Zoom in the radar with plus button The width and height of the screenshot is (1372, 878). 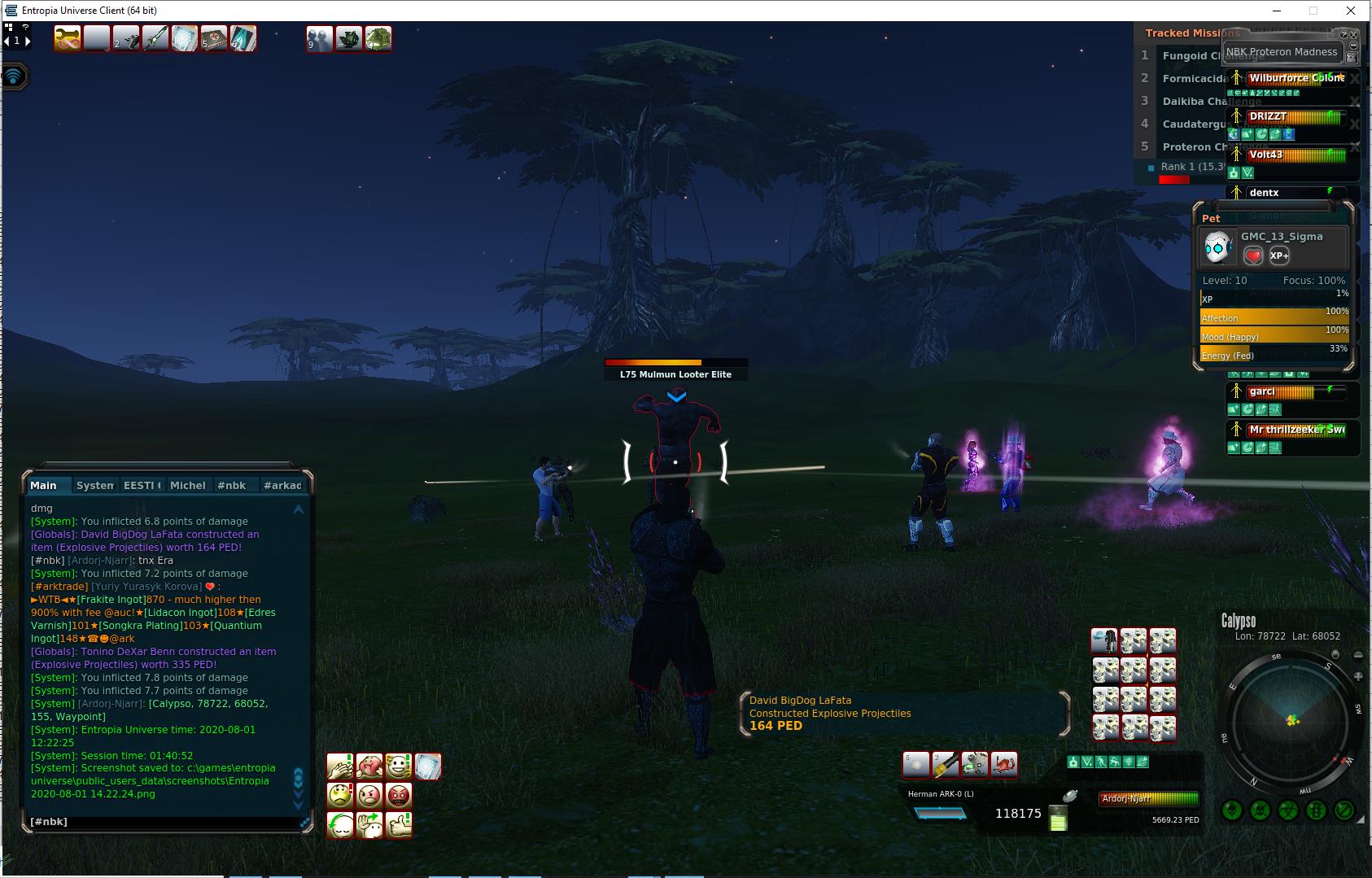coord(1357,676)
